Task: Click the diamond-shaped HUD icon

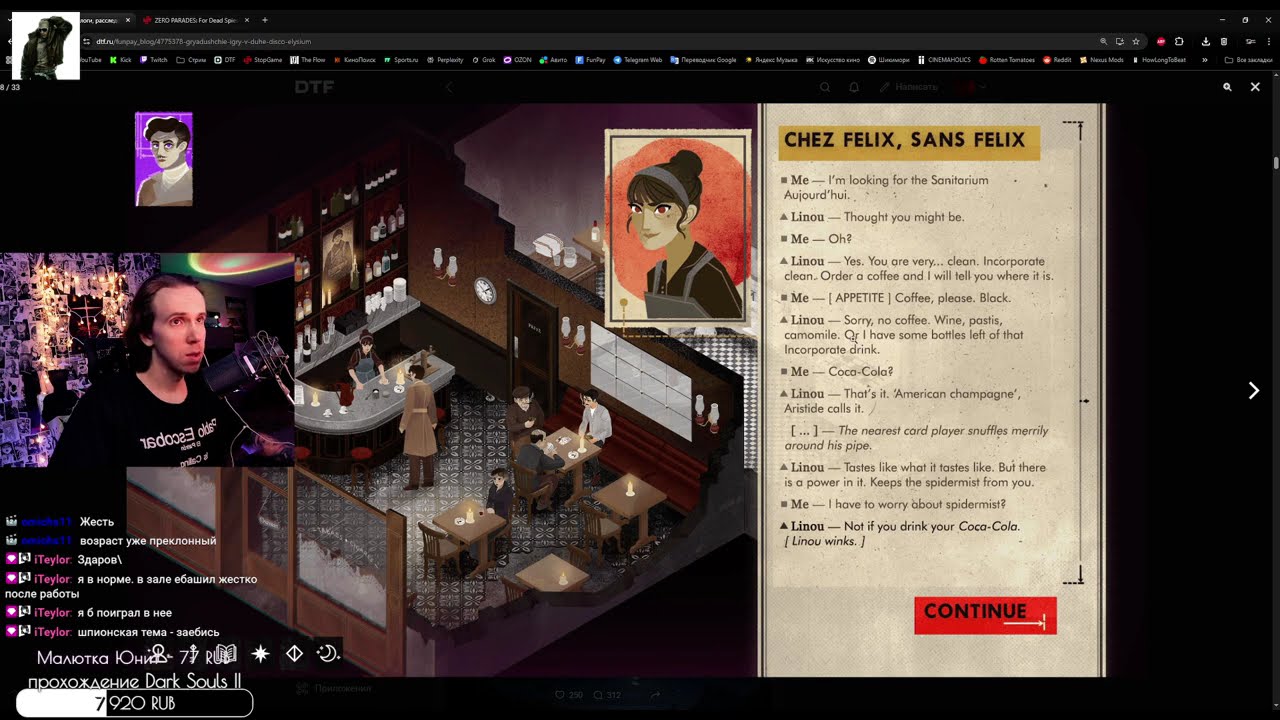Action: tap(294, 654)
